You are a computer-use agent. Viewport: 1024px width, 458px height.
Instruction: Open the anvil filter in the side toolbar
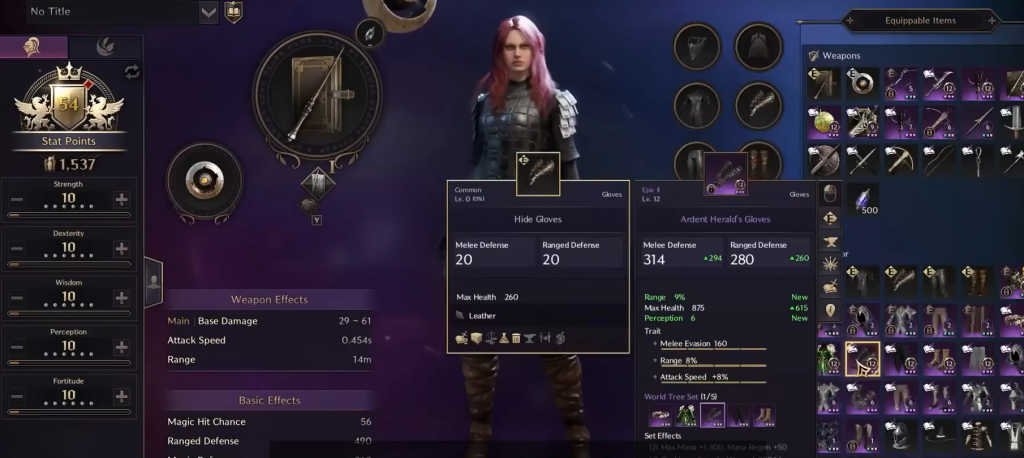(829, 241)
